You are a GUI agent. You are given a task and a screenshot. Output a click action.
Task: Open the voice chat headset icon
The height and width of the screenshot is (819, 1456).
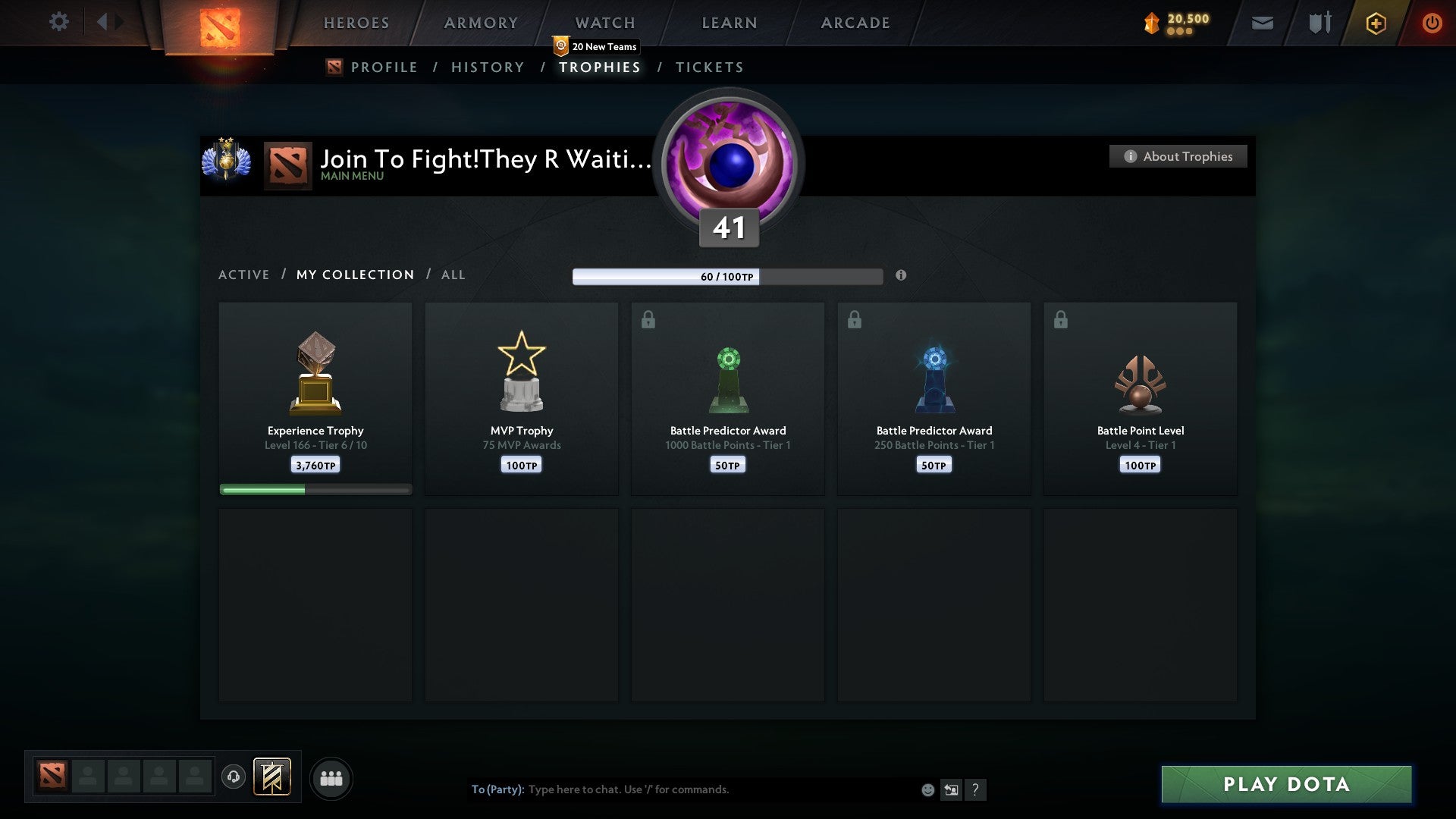coord(234,778)
